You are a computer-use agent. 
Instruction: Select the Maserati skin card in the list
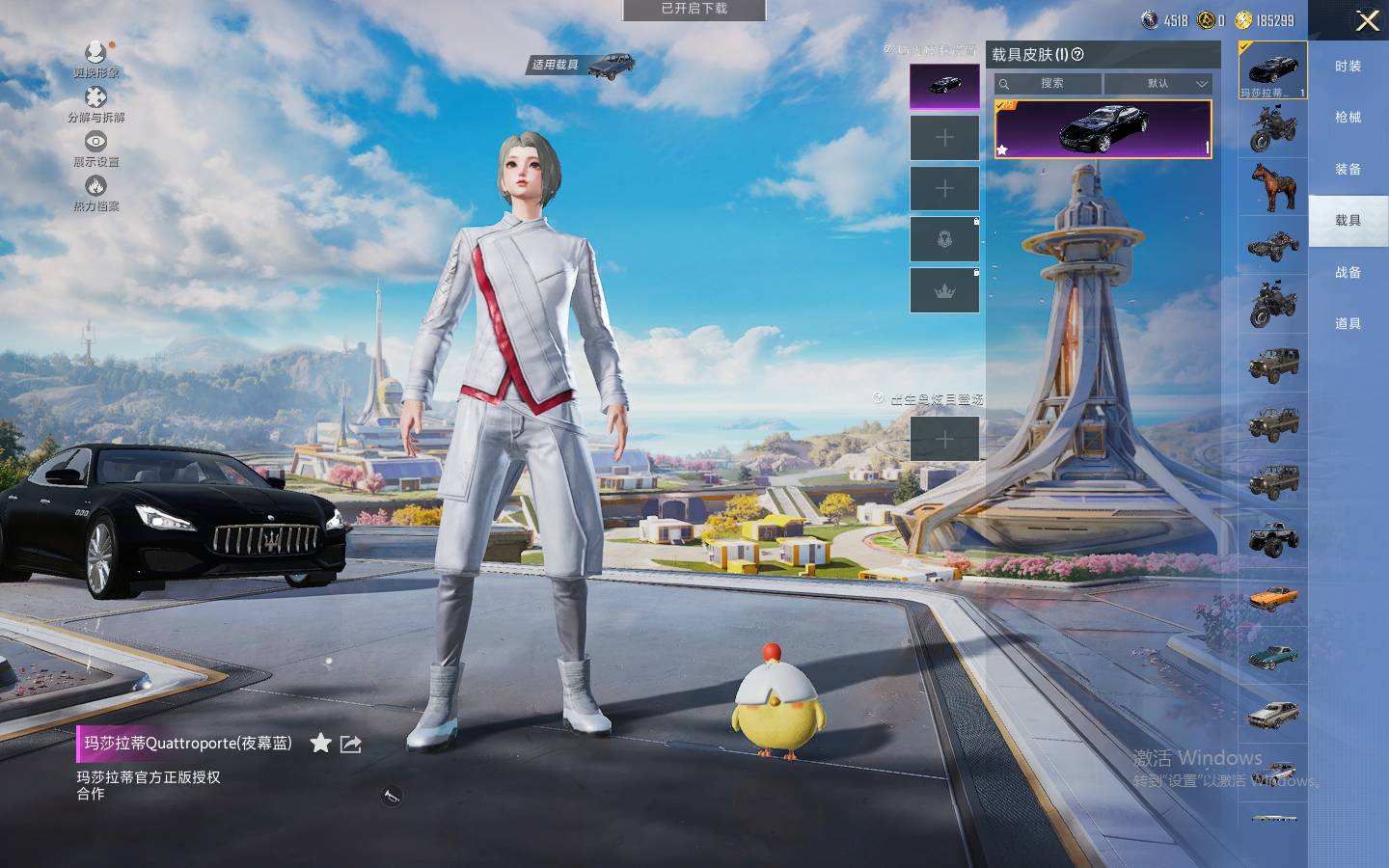coord(1103,128)
